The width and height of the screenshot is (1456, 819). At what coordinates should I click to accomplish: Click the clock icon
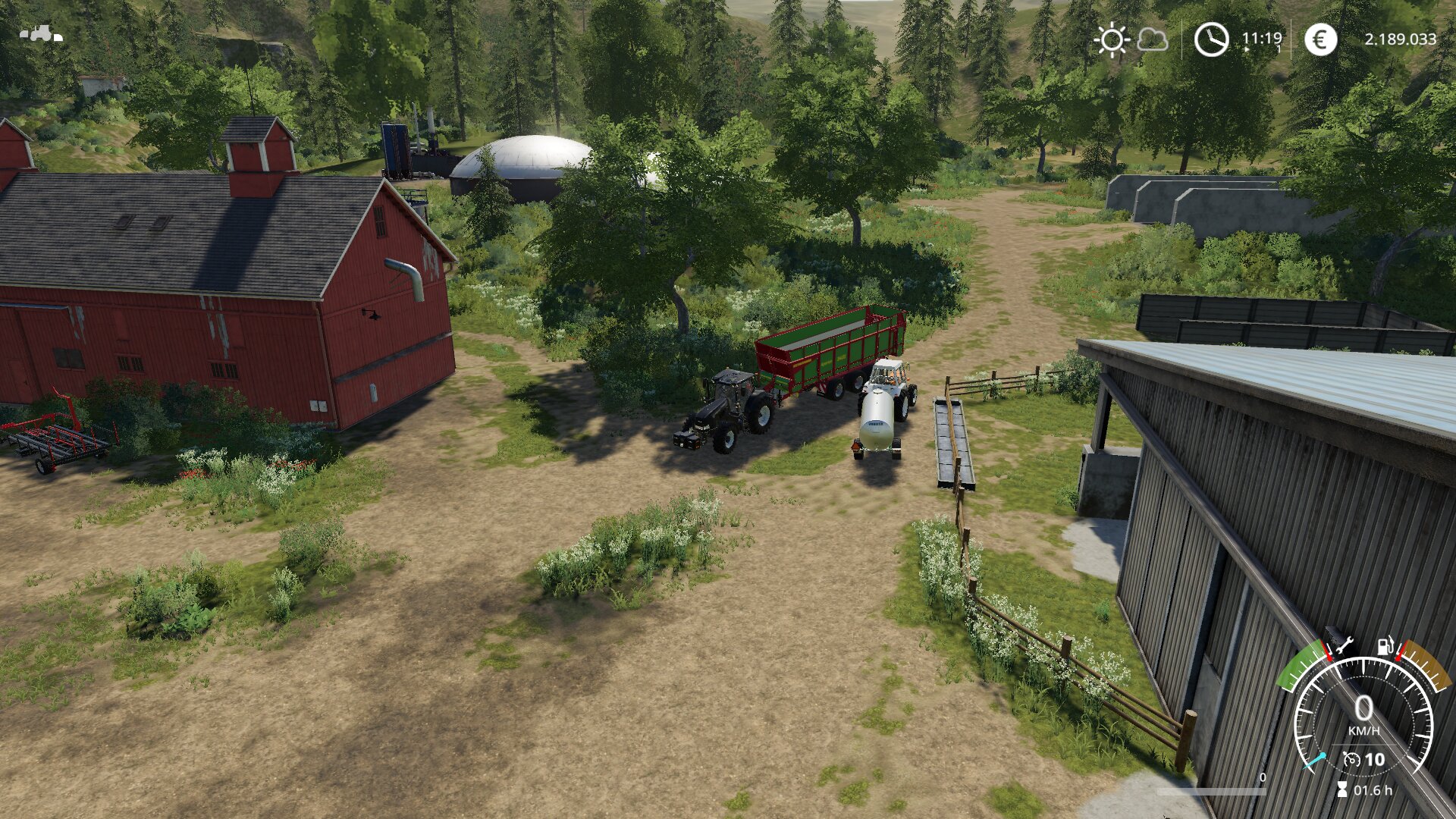(1211, 39)
